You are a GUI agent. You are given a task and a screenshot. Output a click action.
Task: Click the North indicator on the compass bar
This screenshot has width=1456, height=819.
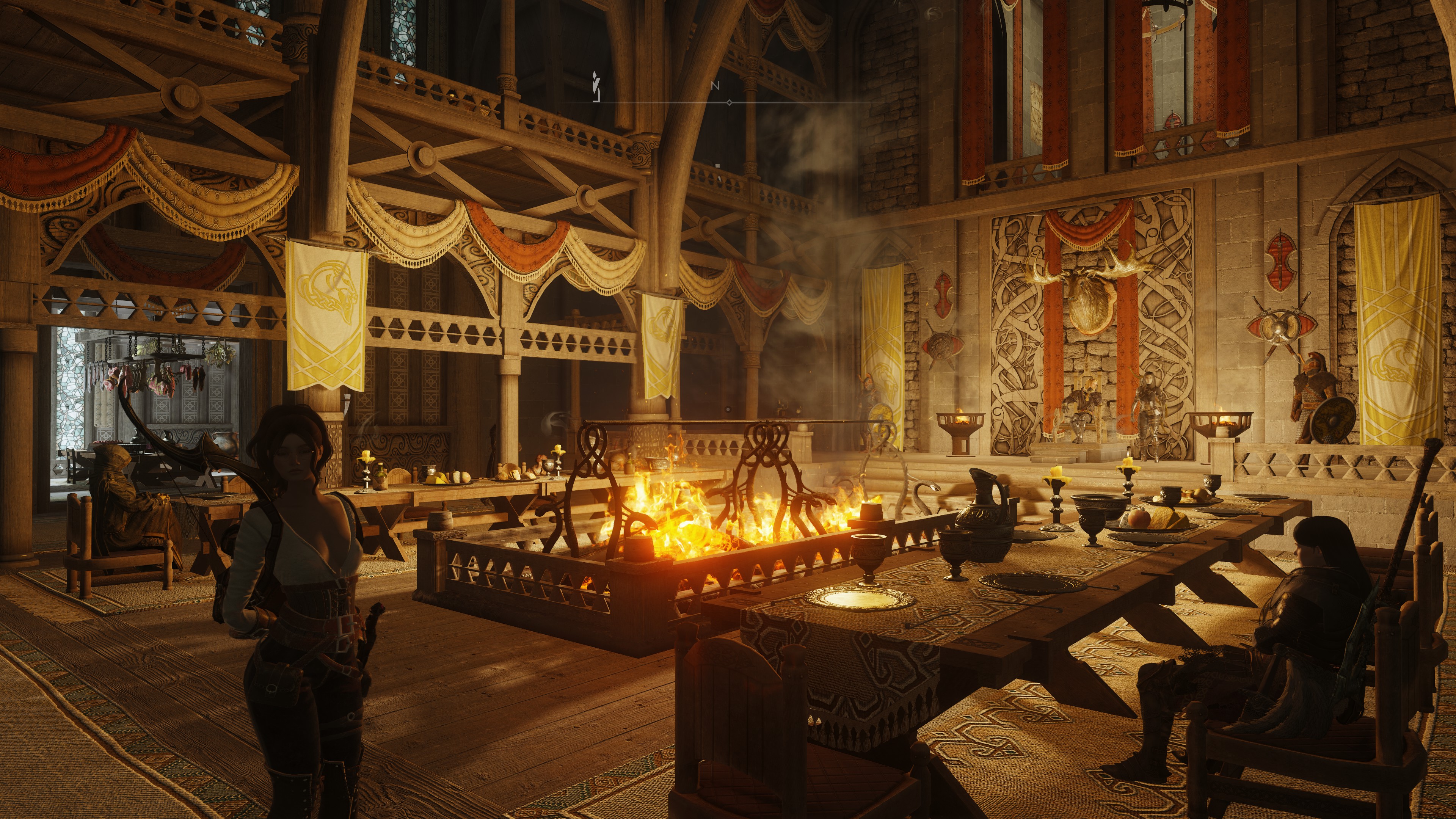tap(715, 86)
